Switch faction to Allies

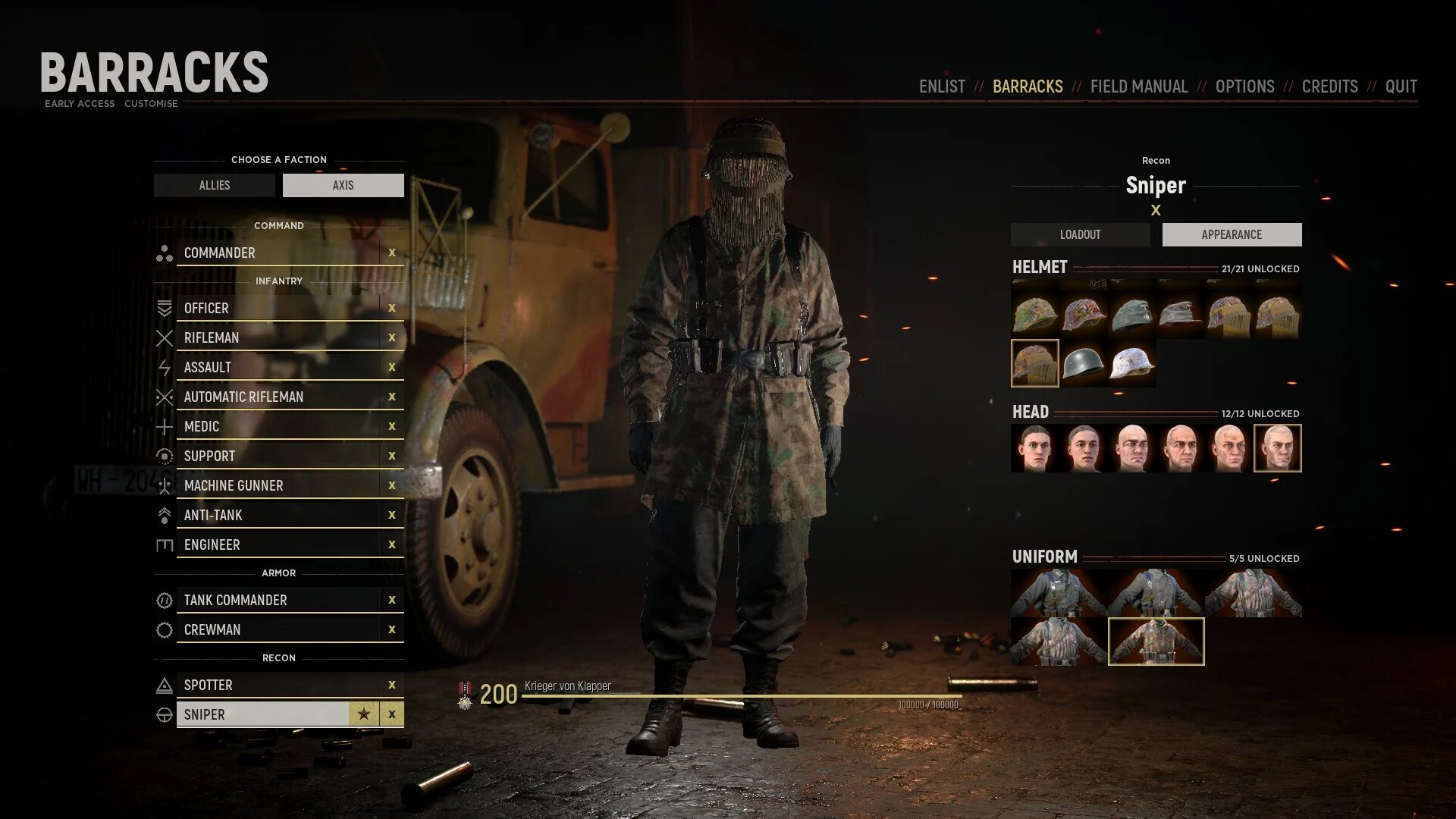(x=215, y=185)
